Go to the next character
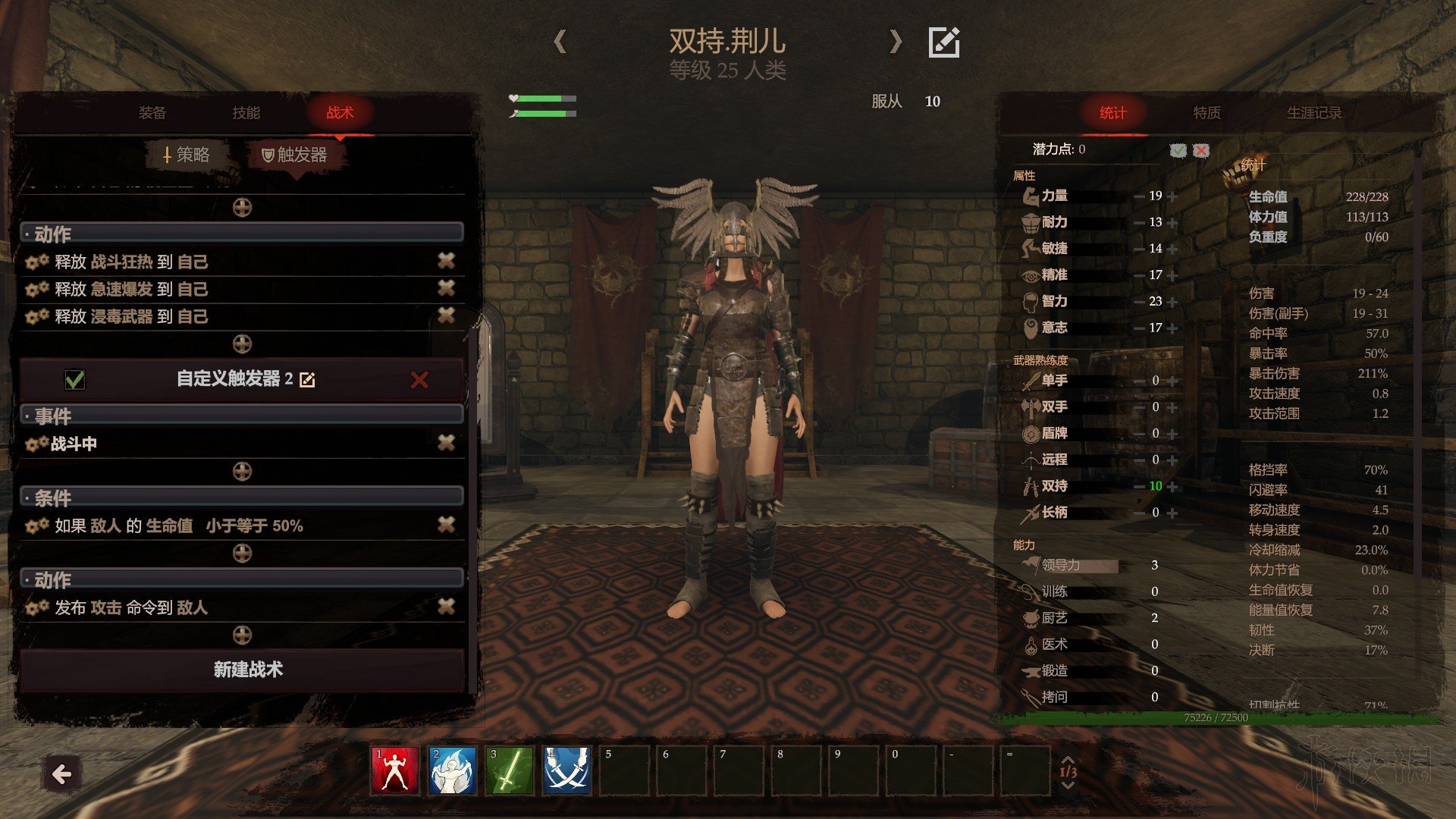Image resolution: width=1456 pixels, height=819 pixels. pyautogui.click(x=896, y=41)
